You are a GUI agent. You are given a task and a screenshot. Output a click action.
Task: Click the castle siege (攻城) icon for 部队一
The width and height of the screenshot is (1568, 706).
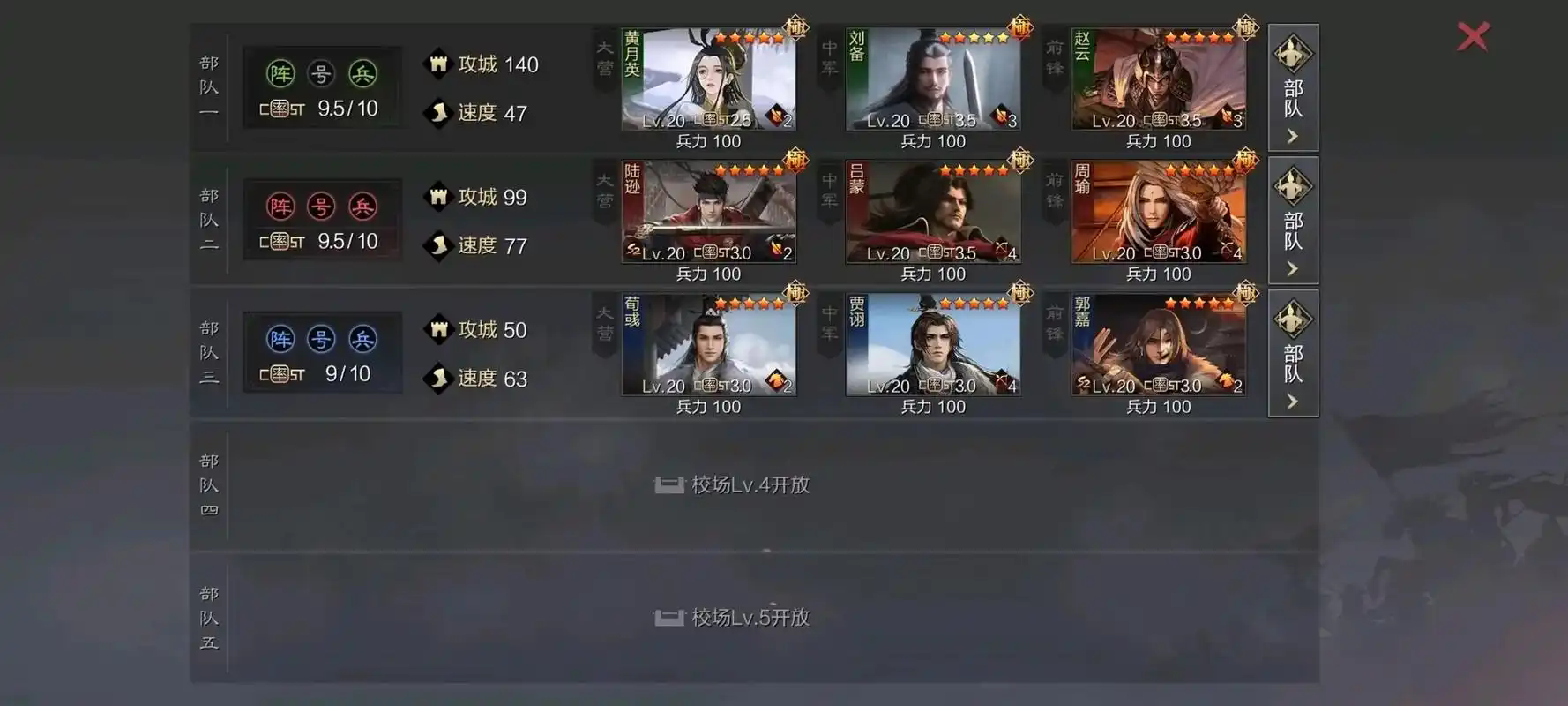pyautogui.click(x=438, y=64)
